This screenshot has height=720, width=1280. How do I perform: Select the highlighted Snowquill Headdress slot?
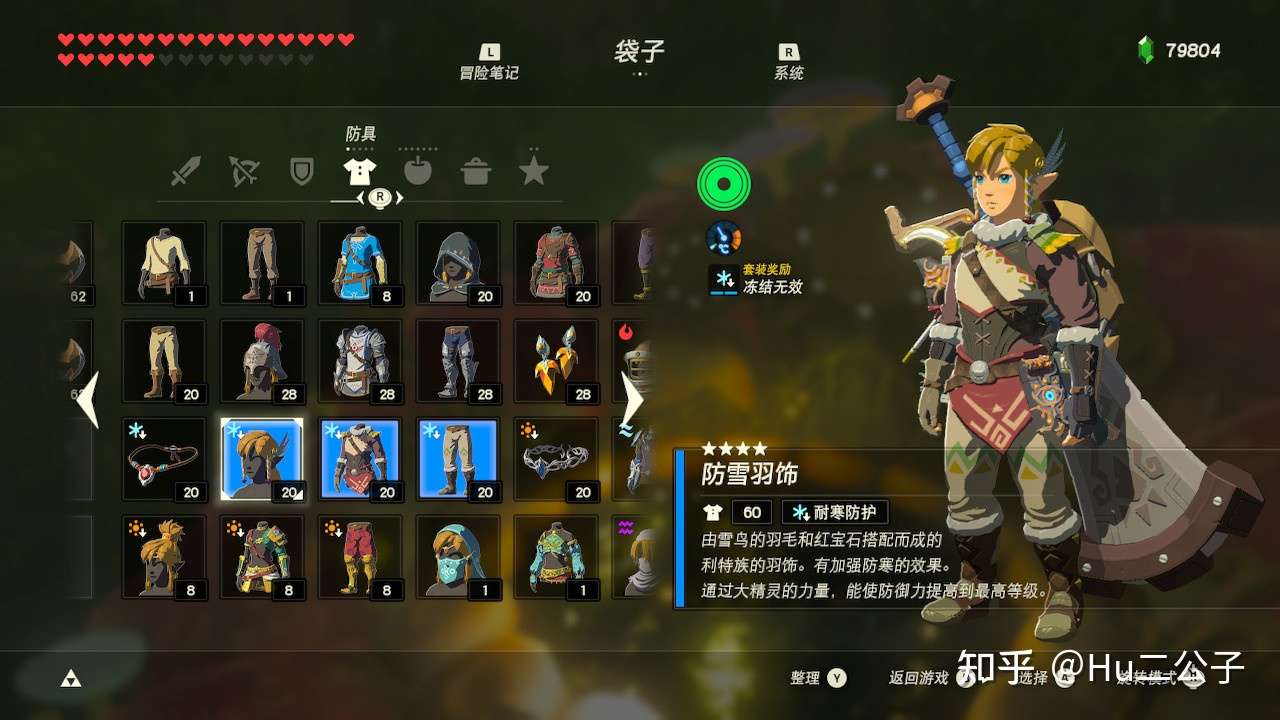click(262, 459)
